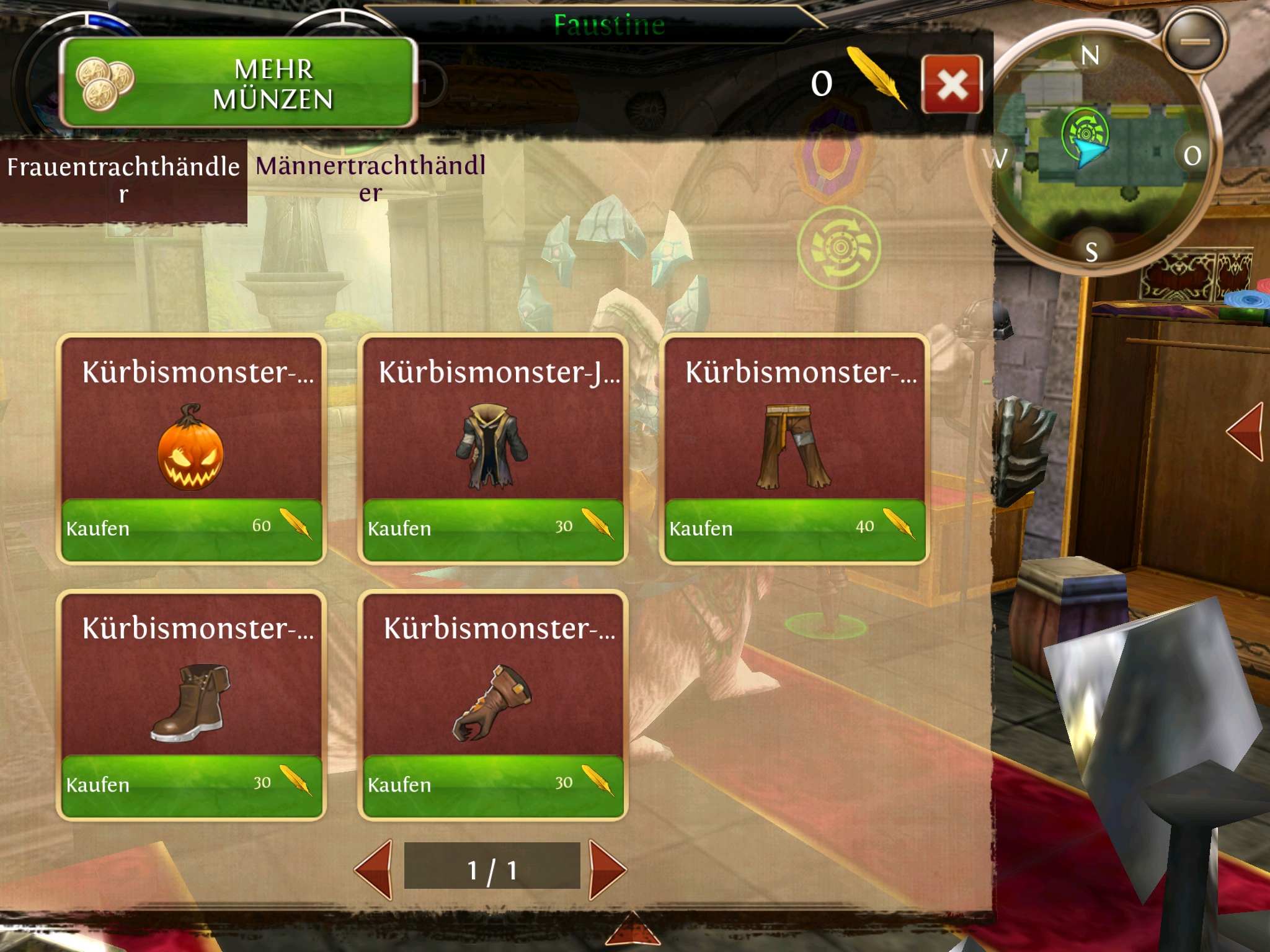Screen dimensions: 1270x952
Task: Open the Mehr Münzen coin shop
Action: tap(239, 83)
